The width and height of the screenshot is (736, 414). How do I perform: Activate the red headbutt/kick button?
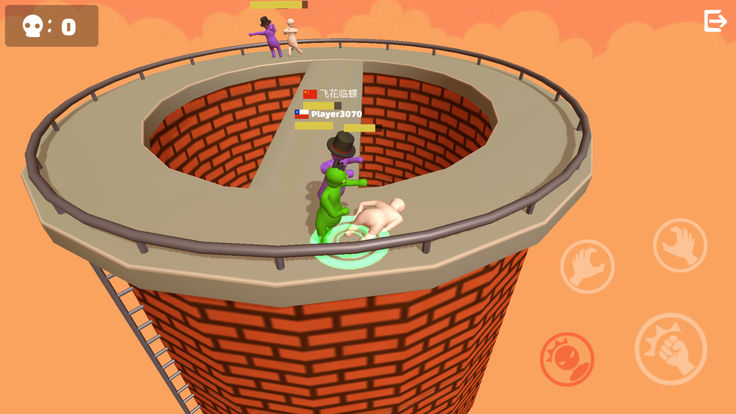point(567,359)
